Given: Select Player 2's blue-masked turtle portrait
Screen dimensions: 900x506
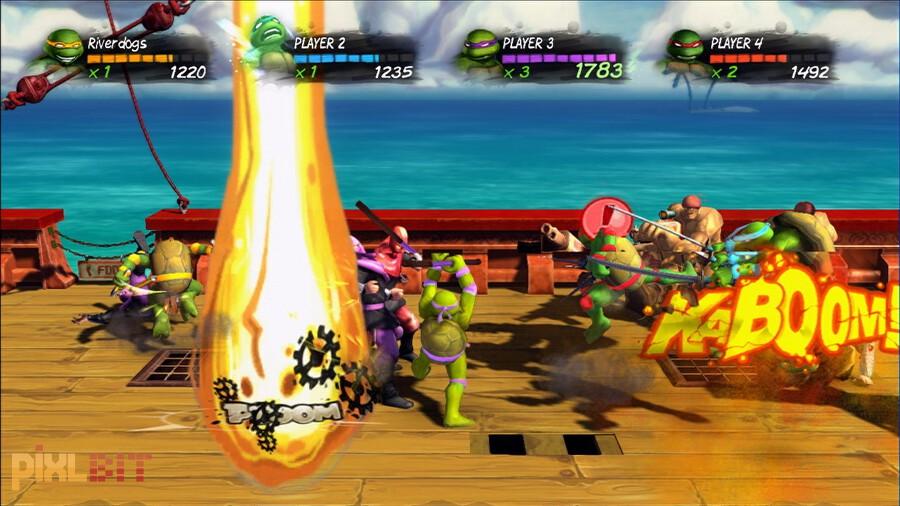Looking at the screenshot, I should click(x=268, y=45).
